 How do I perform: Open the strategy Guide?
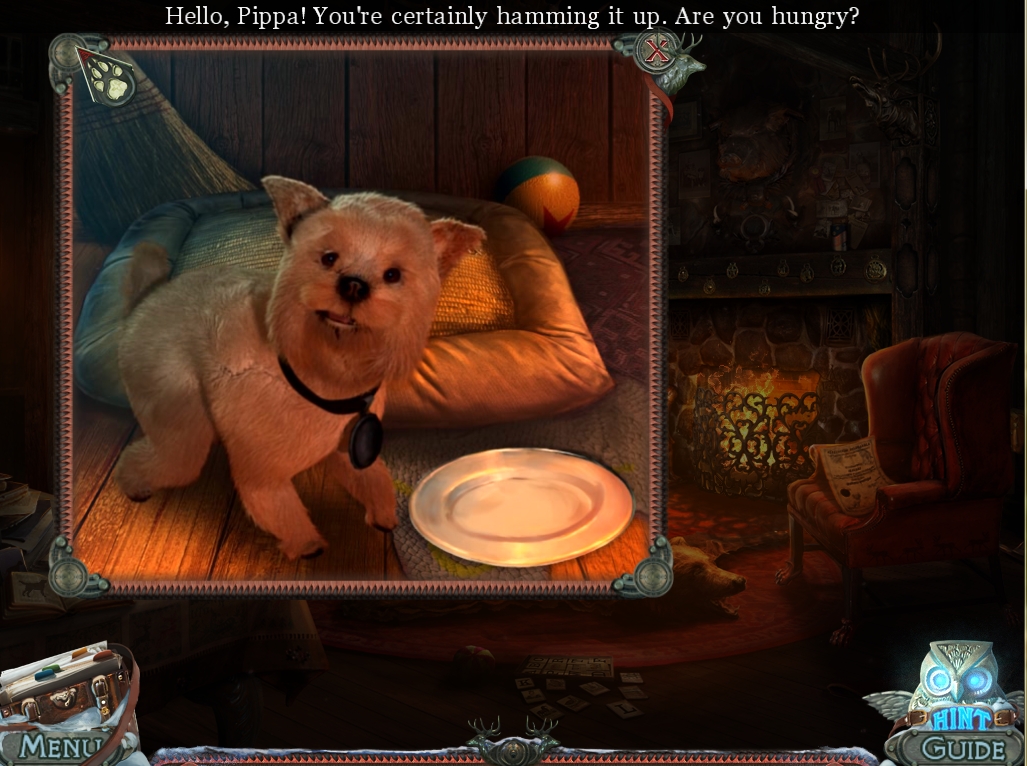click(x=962, y=748)
